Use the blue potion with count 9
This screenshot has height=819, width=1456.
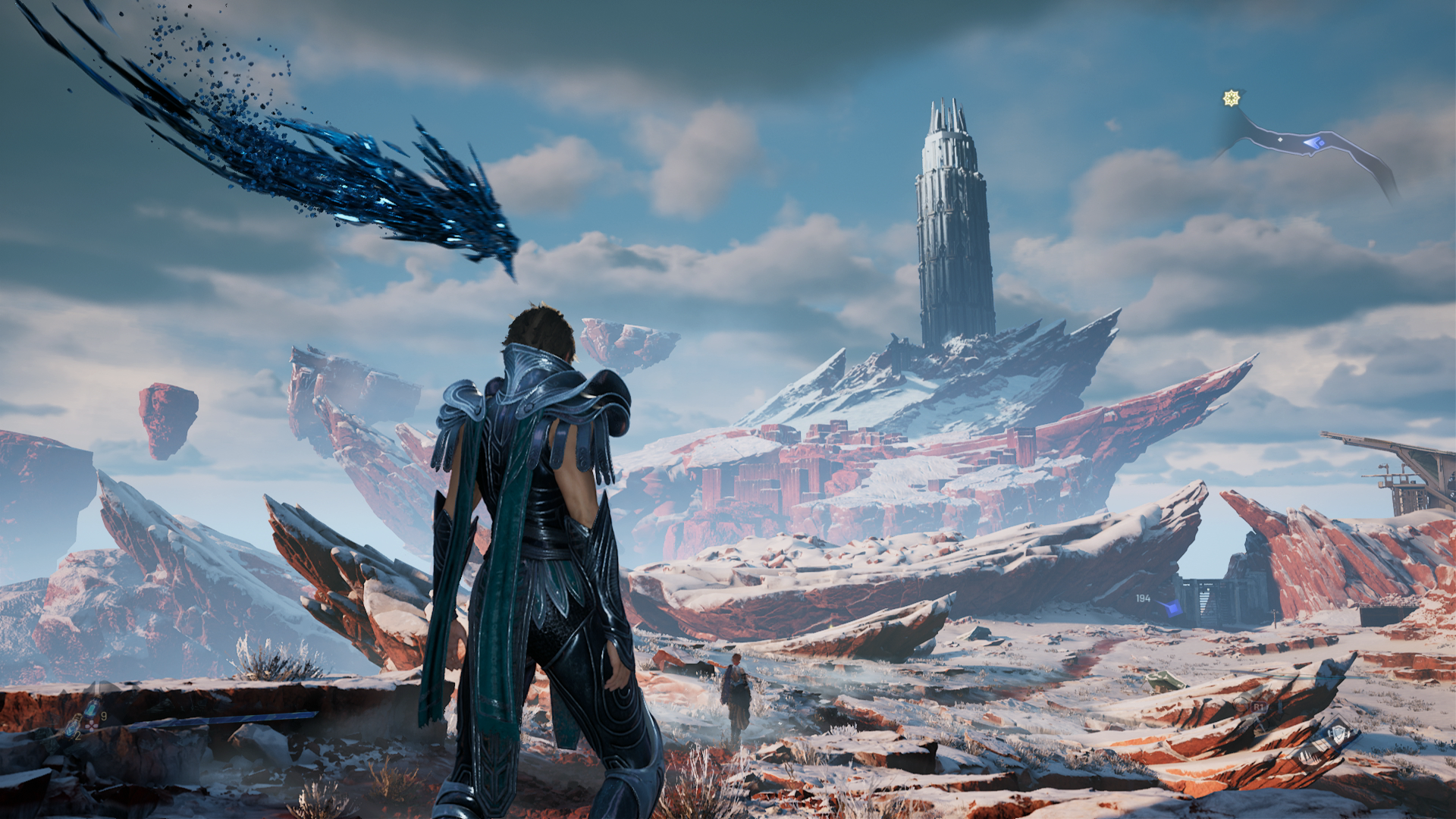91,711
